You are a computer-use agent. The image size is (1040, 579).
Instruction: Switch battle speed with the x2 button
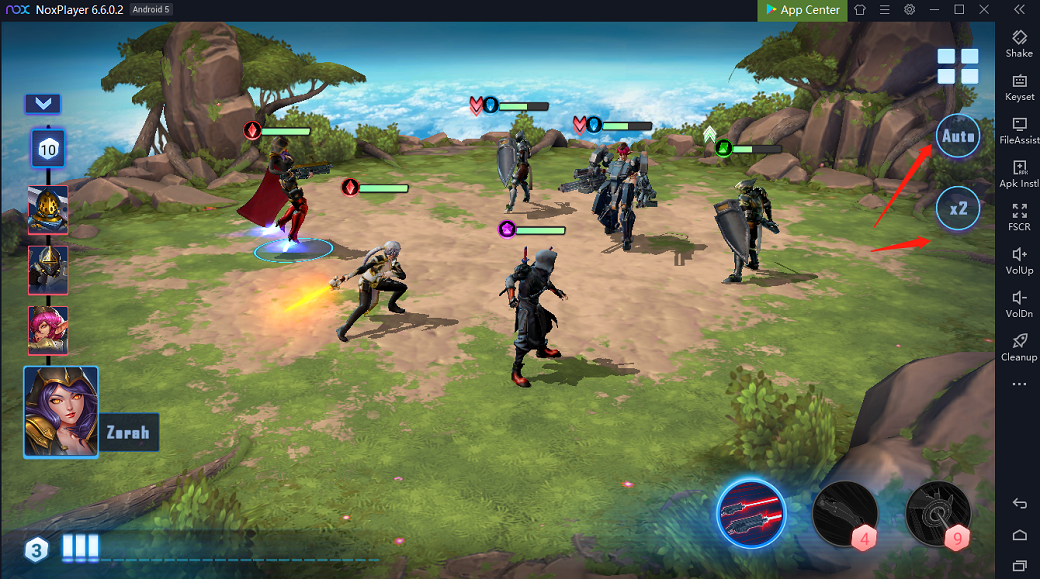957,208
